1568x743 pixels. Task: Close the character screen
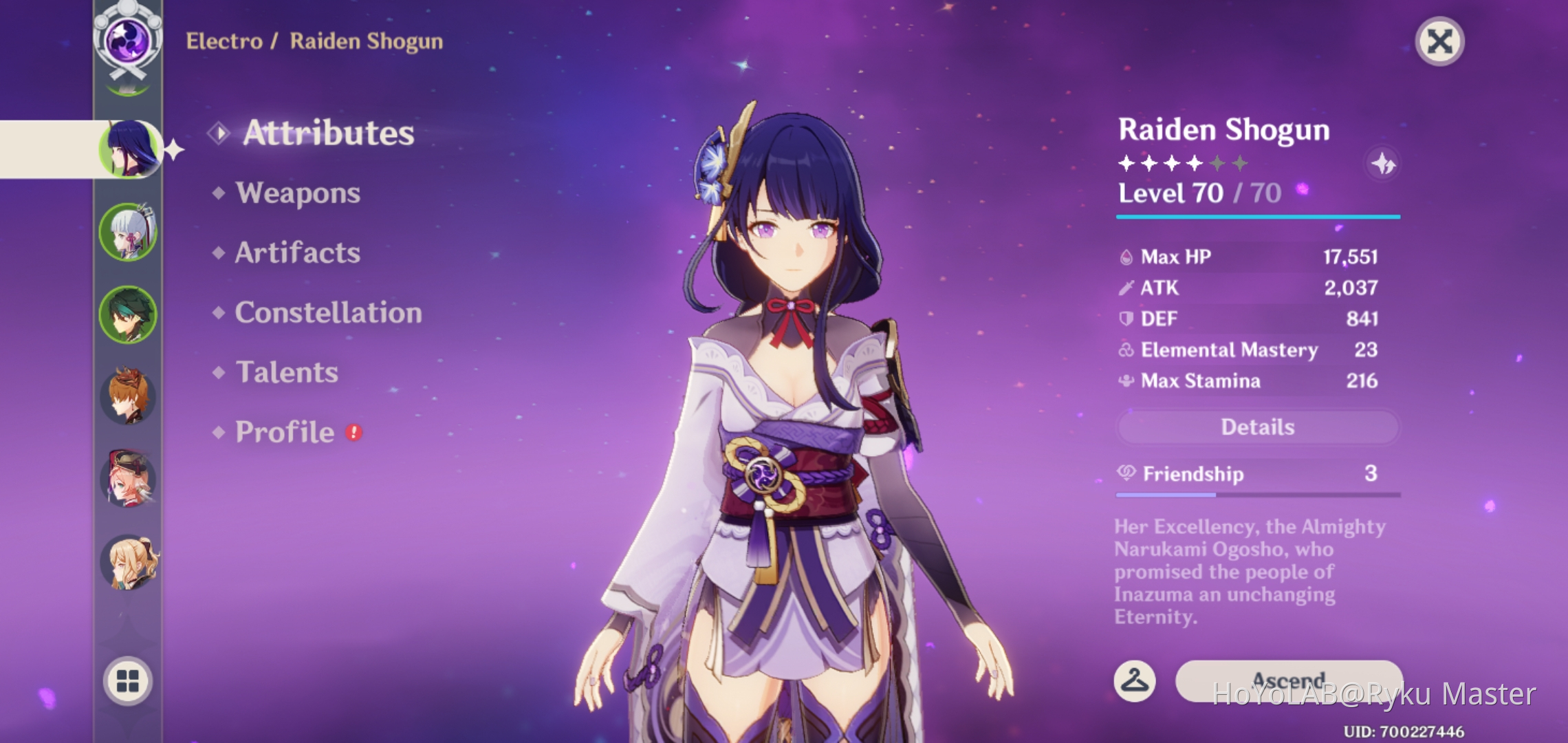[x=1439, y=42]
